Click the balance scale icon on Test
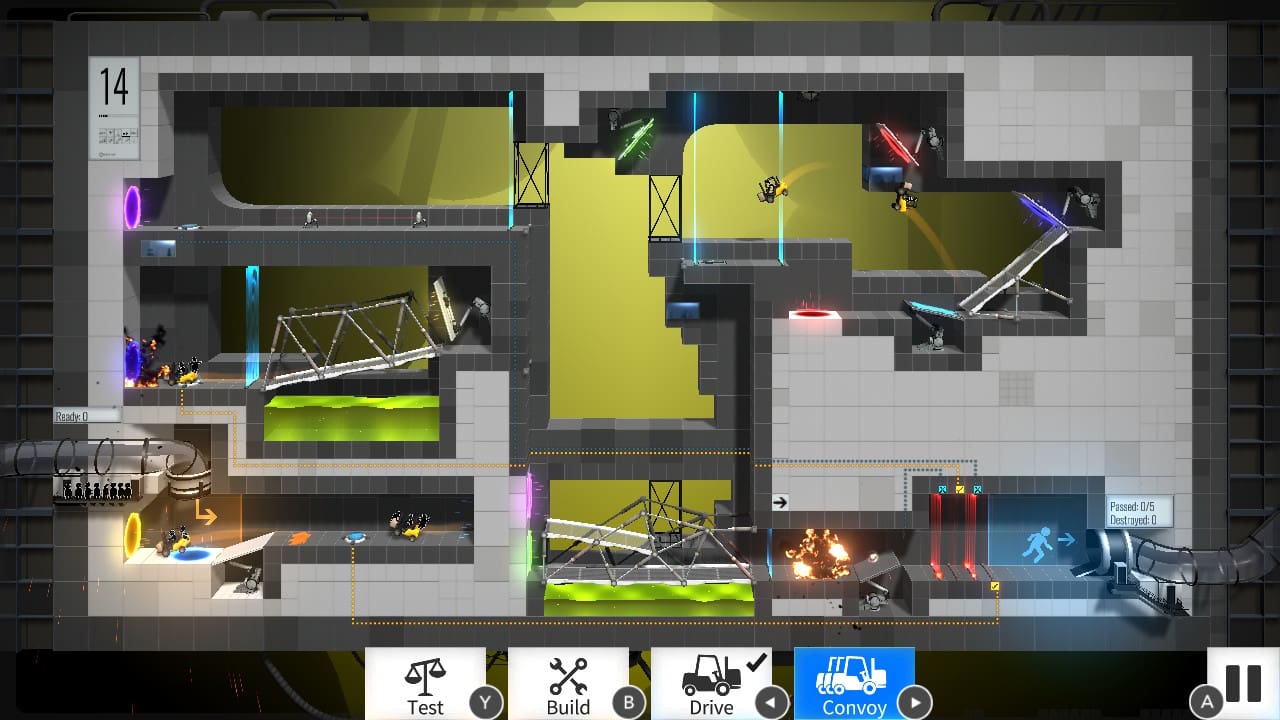This screenshot has height=720, width=1280. 425,672
